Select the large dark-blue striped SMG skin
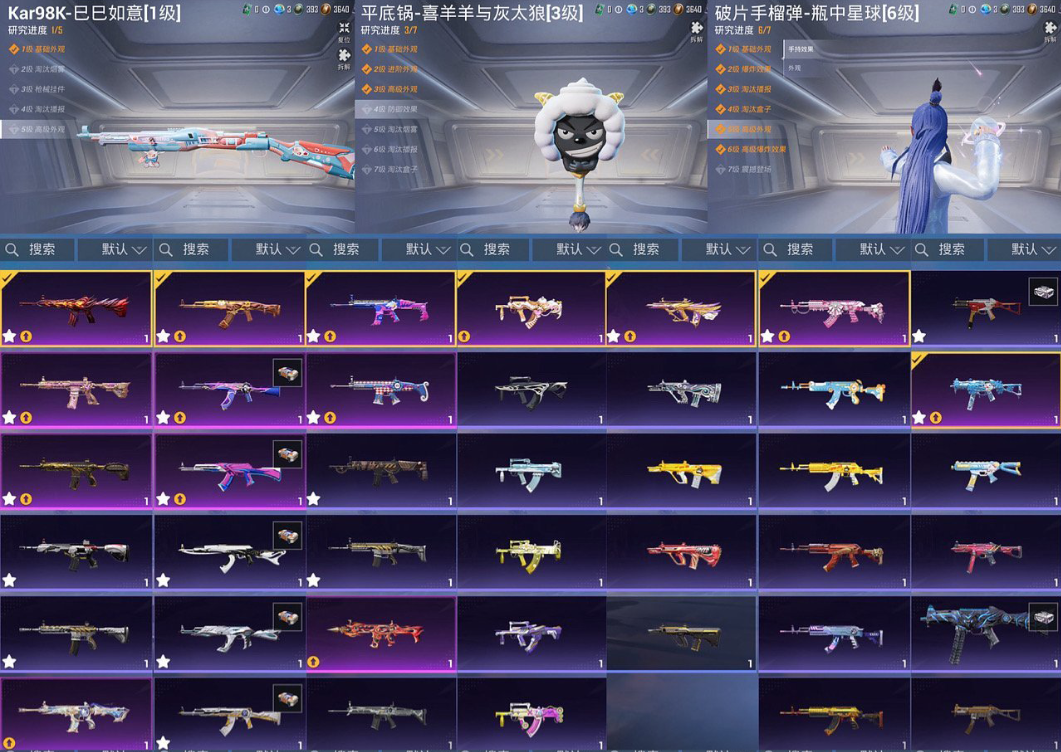Image resolution: width=1061 pixels, height=752 pixels. [985, 633]
